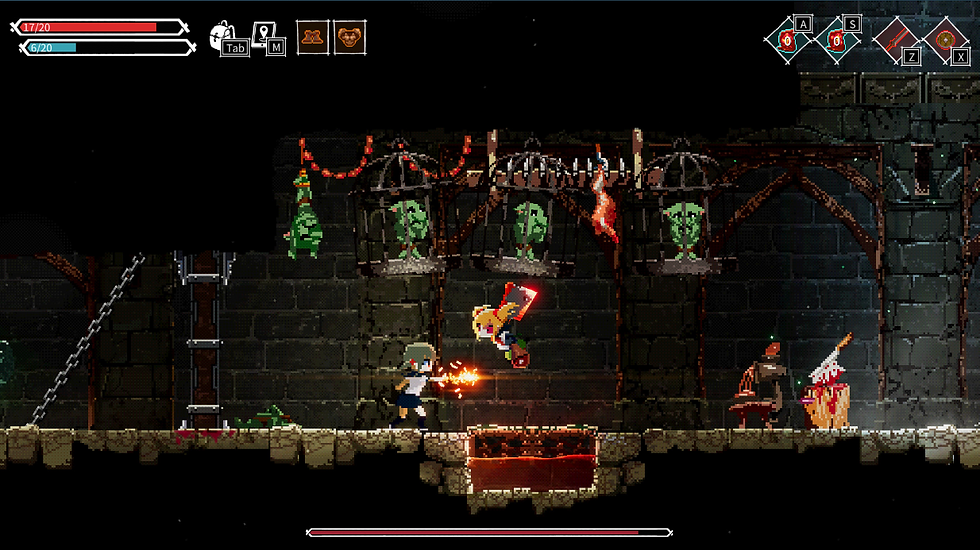Select the bear mask equipment slot
This screenshot has width=980, height=550.
[349, 38]
